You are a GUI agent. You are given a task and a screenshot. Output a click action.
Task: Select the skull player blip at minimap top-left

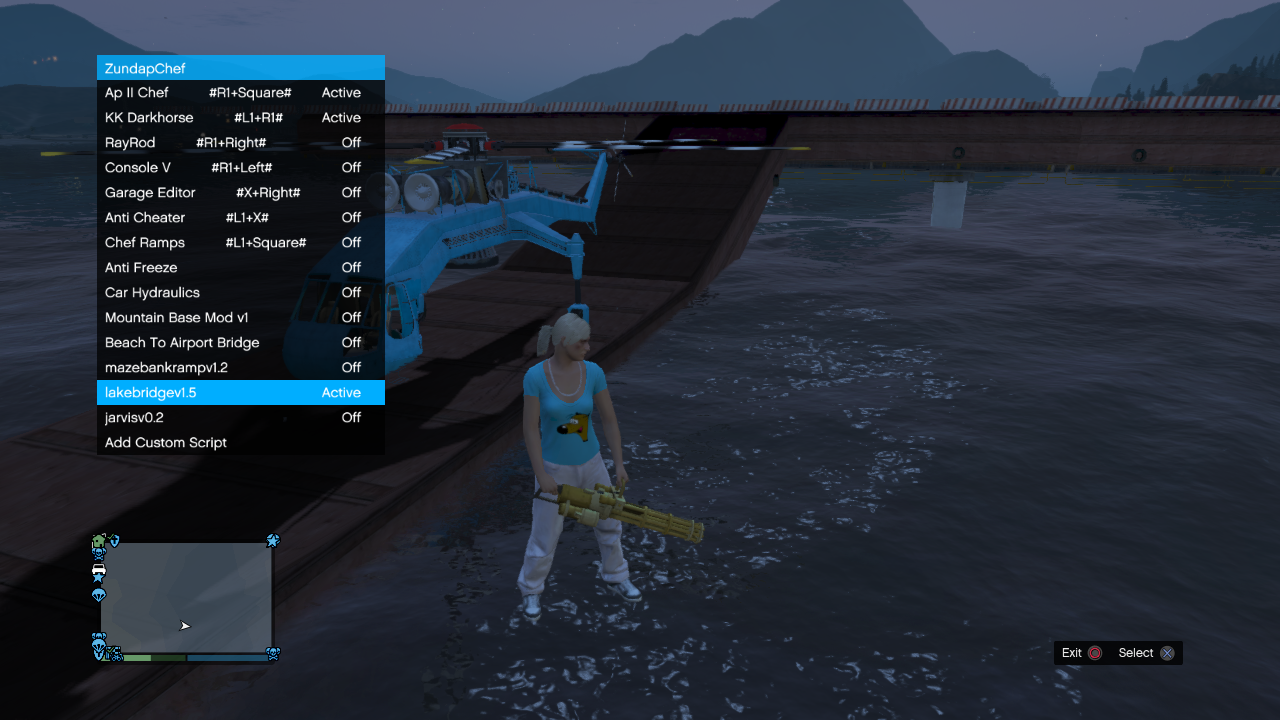click(x=99, y=553)
